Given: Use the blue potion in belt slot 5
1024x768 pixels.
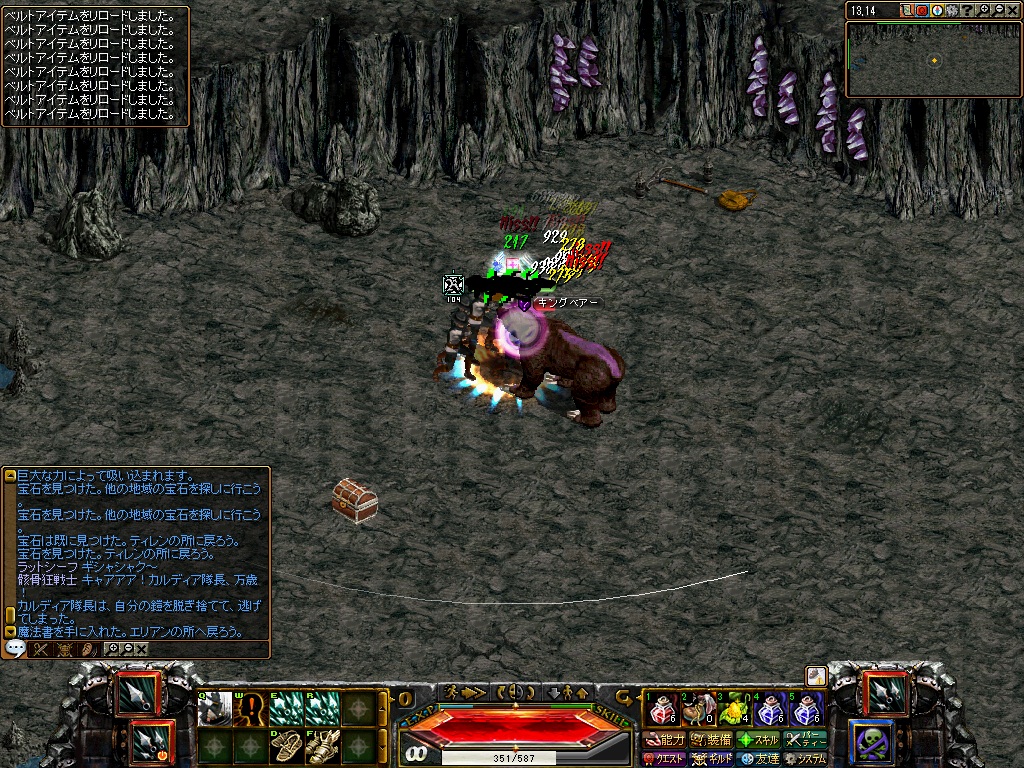Looking at the screenshot, I should [805, 711].
